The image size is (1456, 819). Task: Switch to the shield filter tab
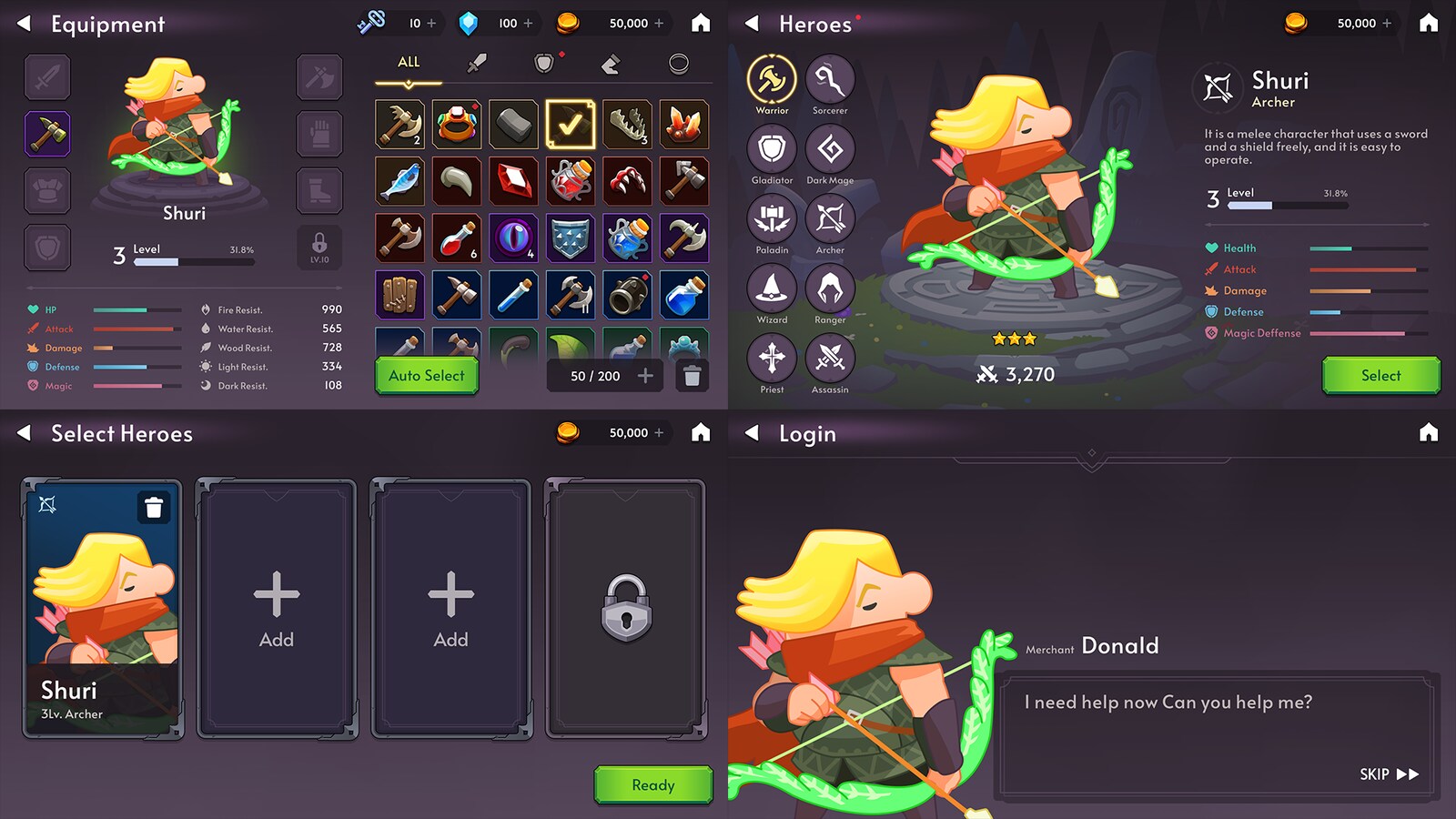(x=542, y=62)
